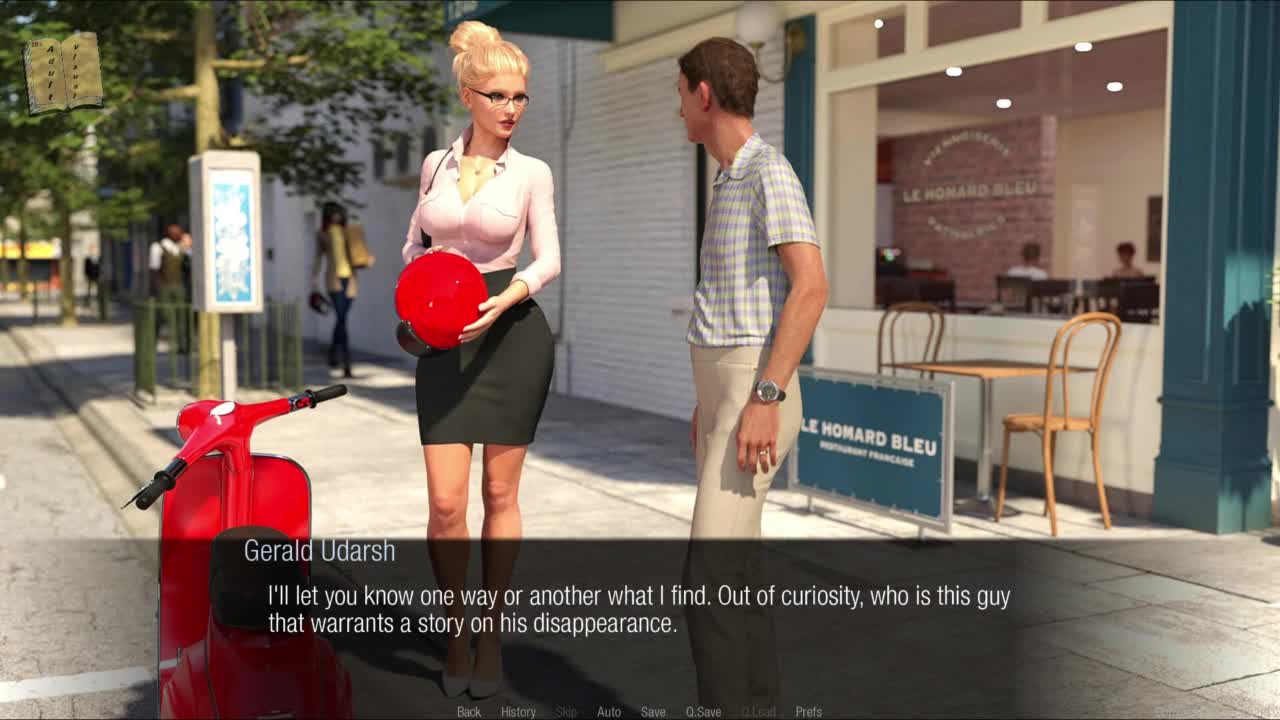This screenshot has width=1280, height=720.
Task: Skip dialogue with the Skip button
Action: point(566,712)
